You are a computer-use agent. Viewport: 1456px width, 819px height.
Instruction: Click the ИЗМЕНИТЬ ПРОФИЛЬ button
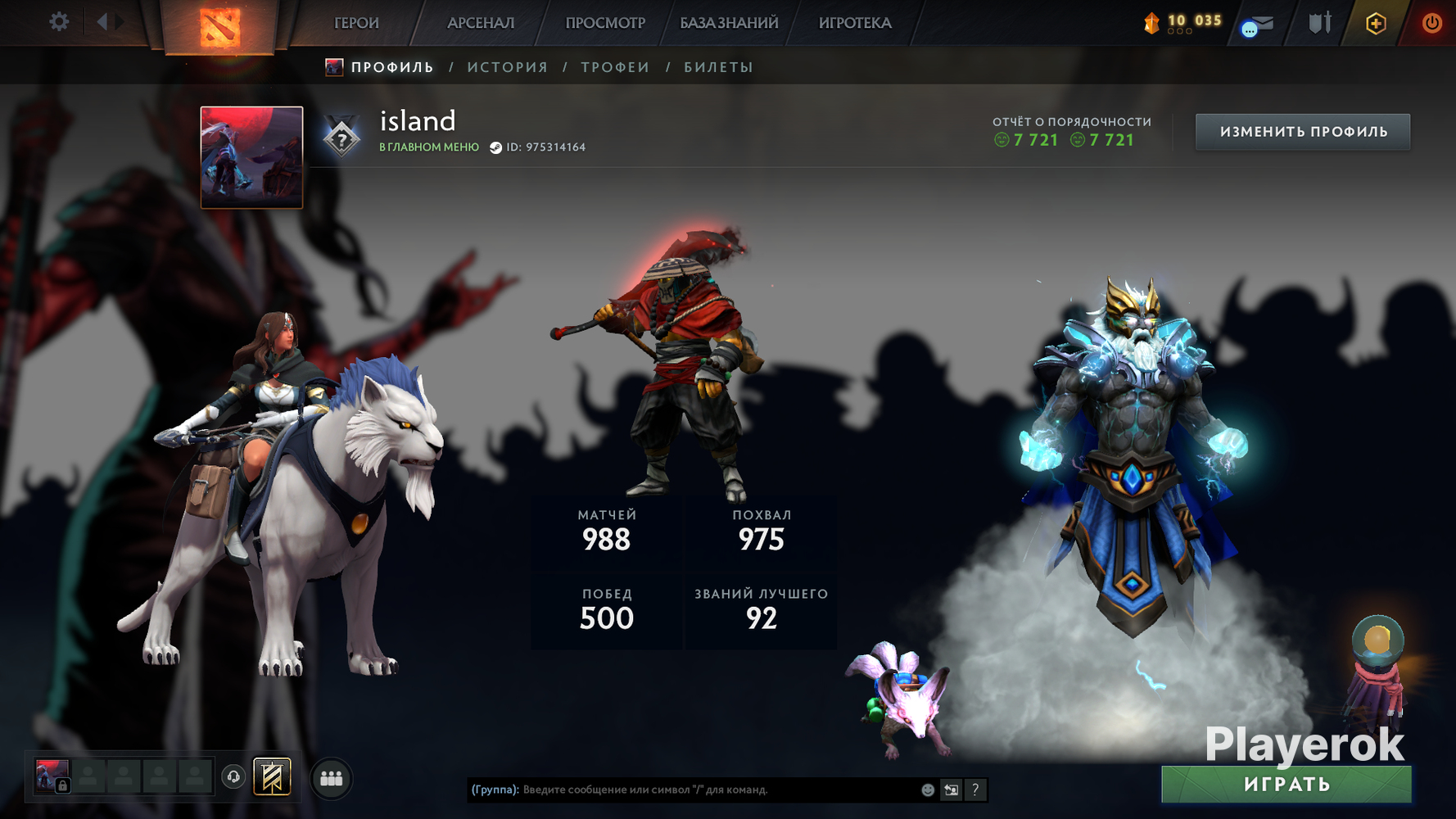1303,132
